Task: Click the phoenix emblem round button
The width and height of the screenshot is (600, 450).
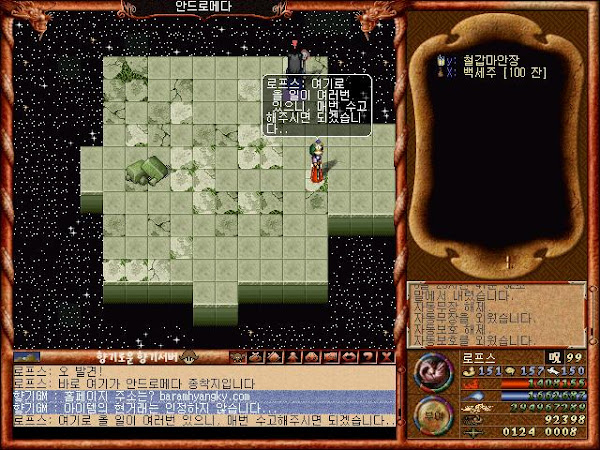Action: click(432, 372)
